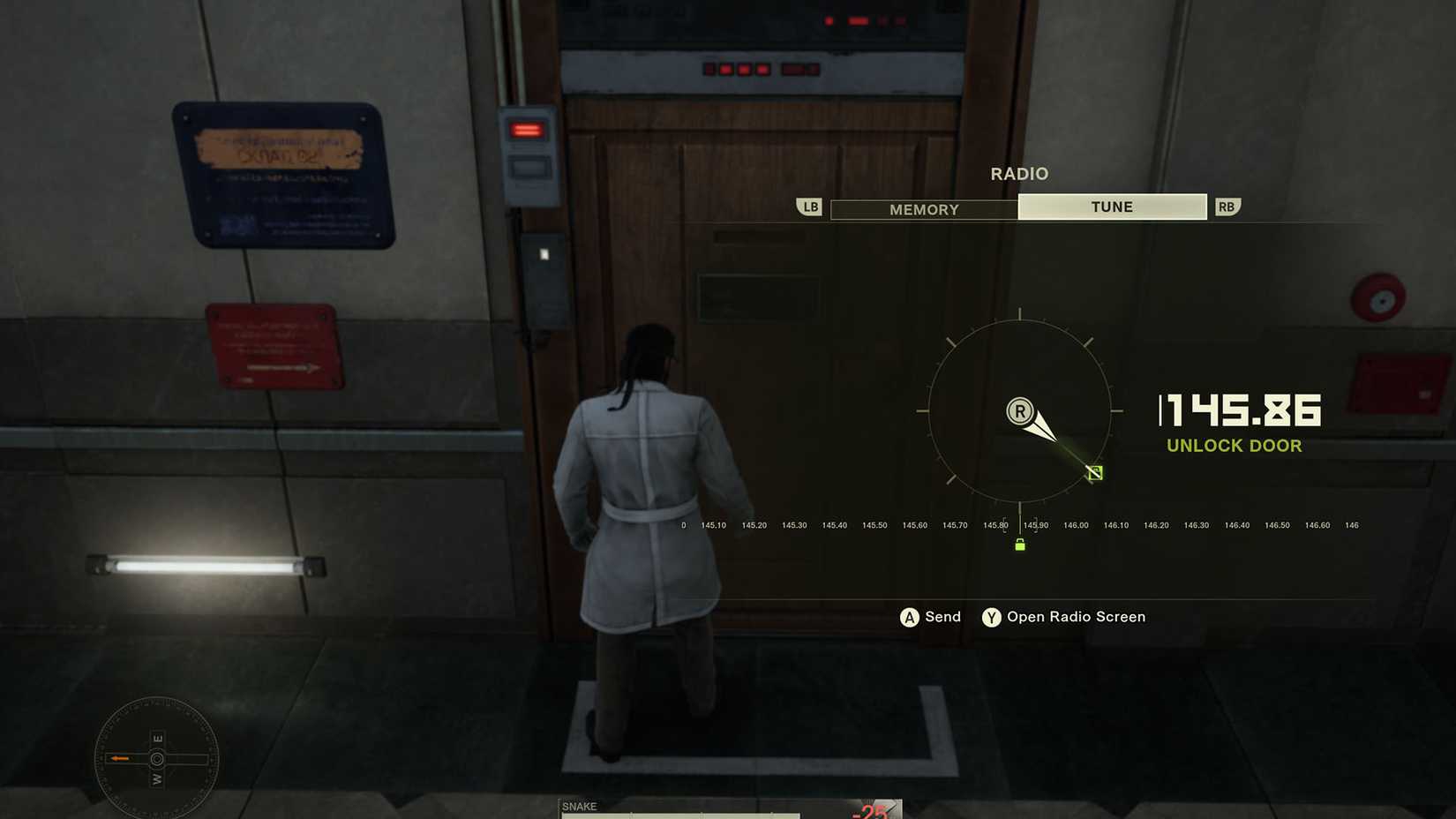
Task: Click the LB shoulder button indicator
Action: point(808,206)
